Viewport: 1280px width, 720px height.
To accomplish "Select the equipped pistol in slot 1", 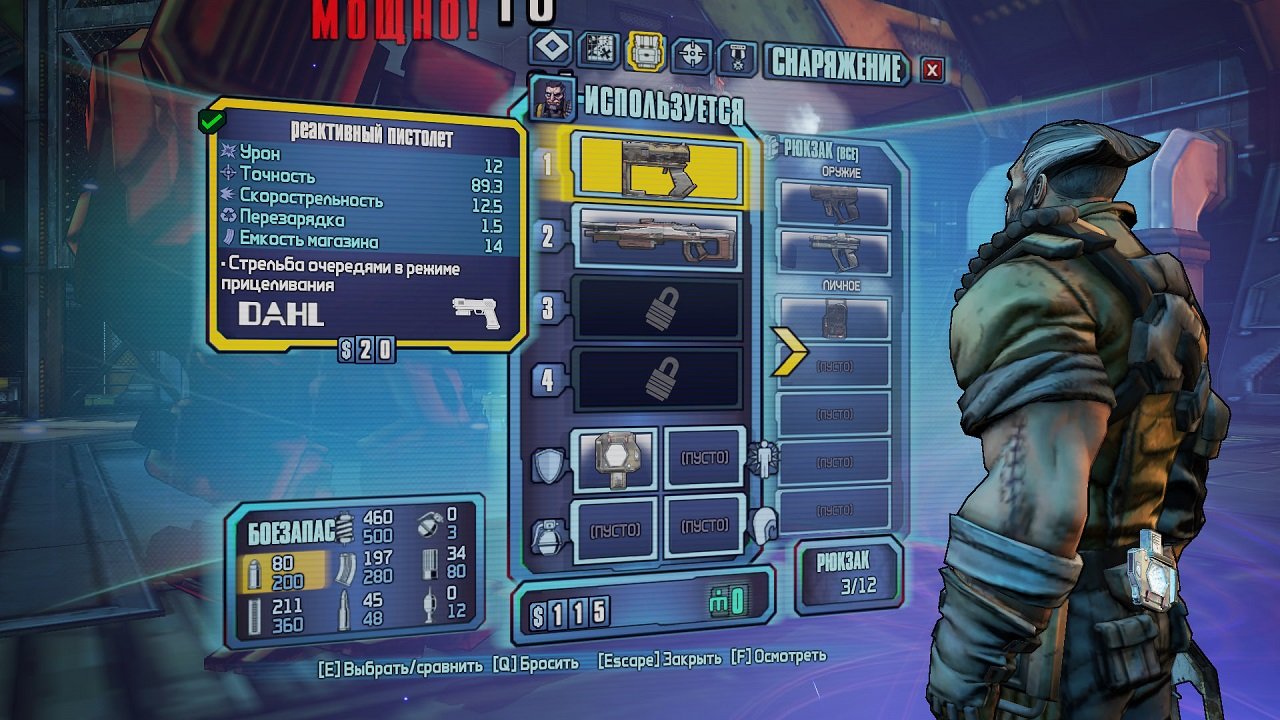I will 655,170.
